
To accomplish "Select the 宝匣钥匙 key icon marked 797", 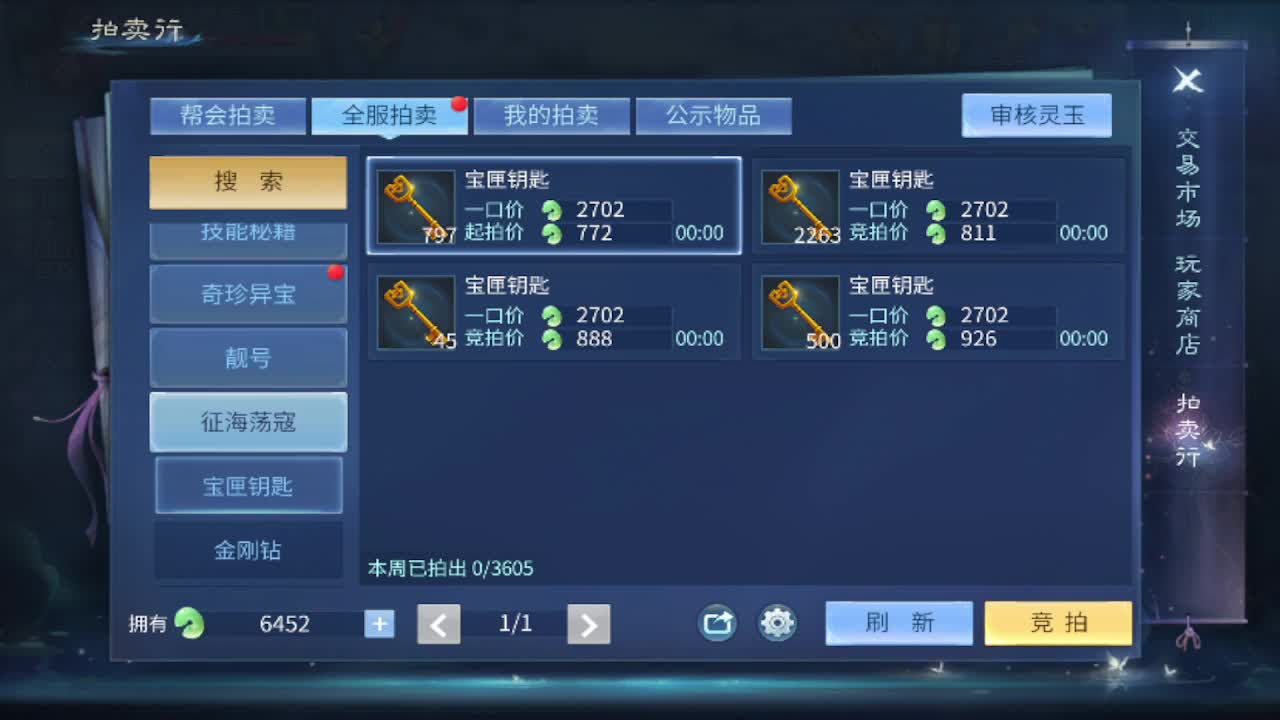I will tap(415, 207).
